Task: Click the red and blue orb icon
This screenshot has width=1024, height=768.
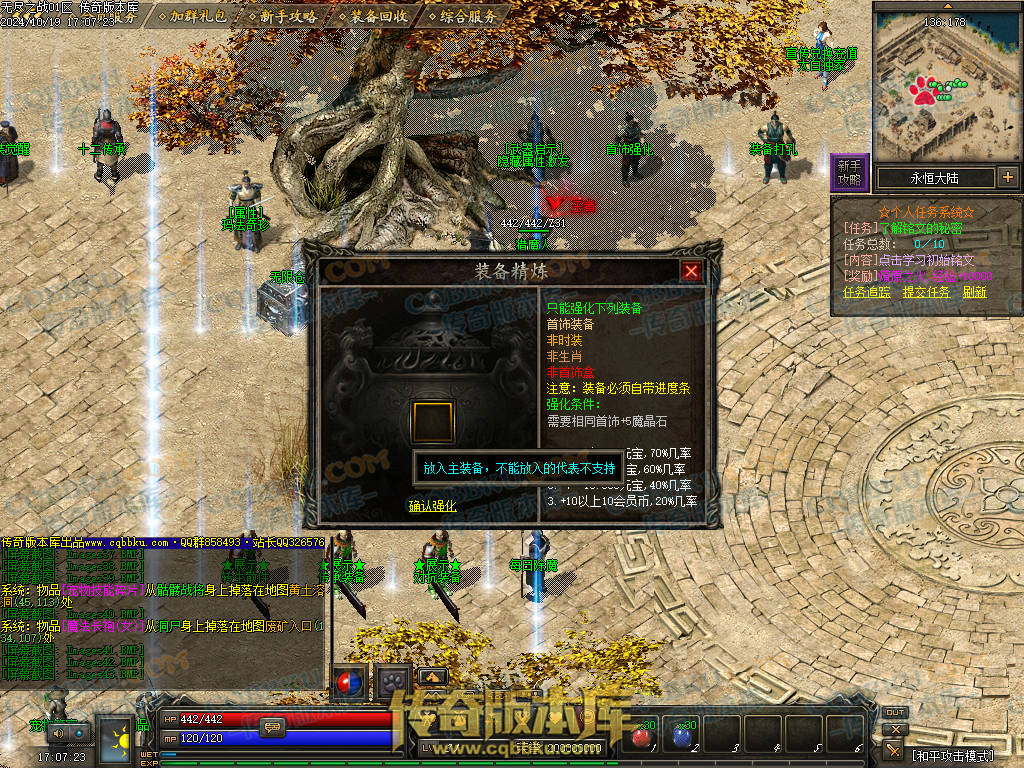Action: (349, 682)
